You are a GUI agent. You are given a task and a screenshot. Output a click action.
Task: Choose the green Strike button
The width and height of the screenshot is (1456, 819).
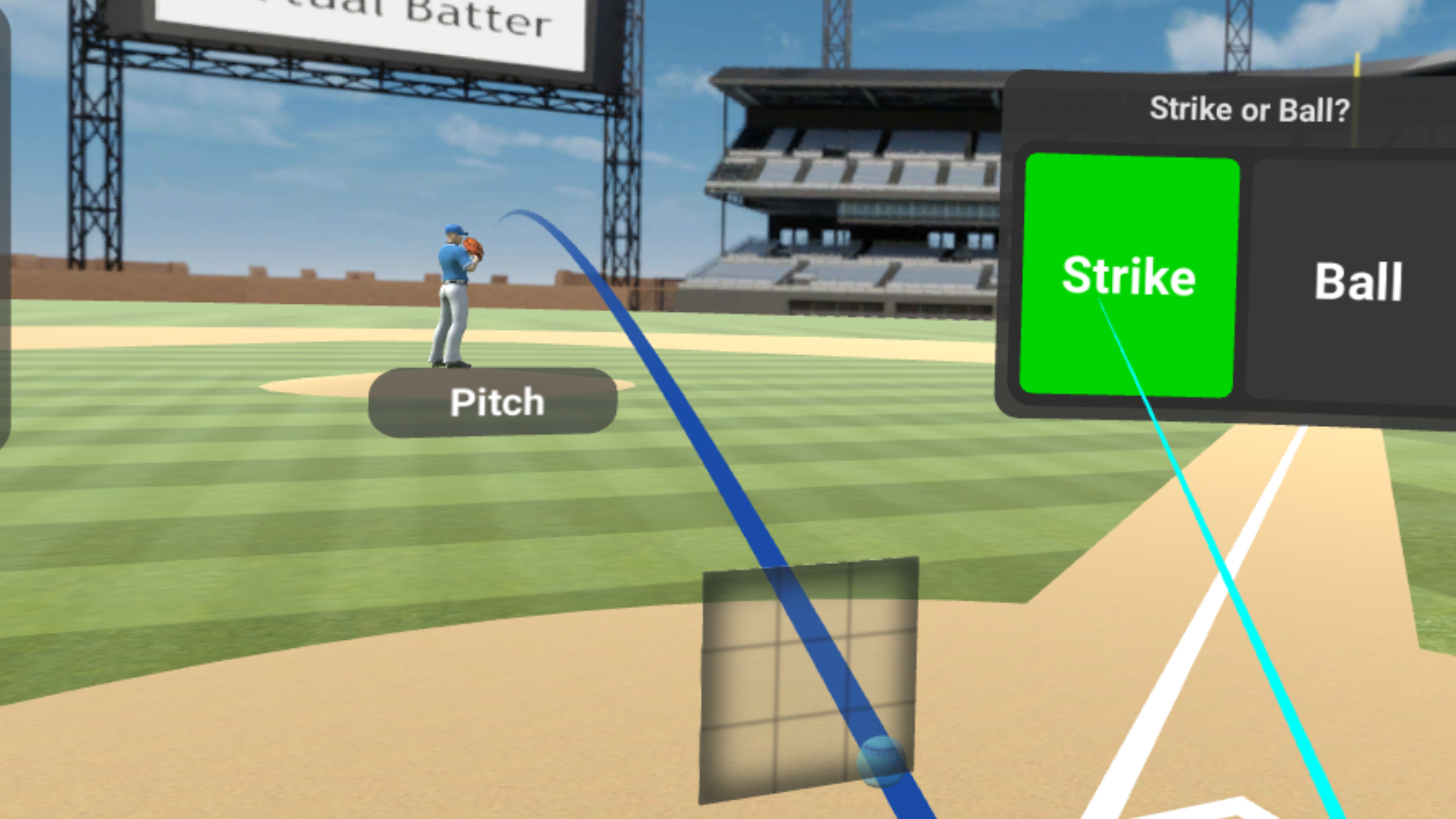click(1128, 275)
